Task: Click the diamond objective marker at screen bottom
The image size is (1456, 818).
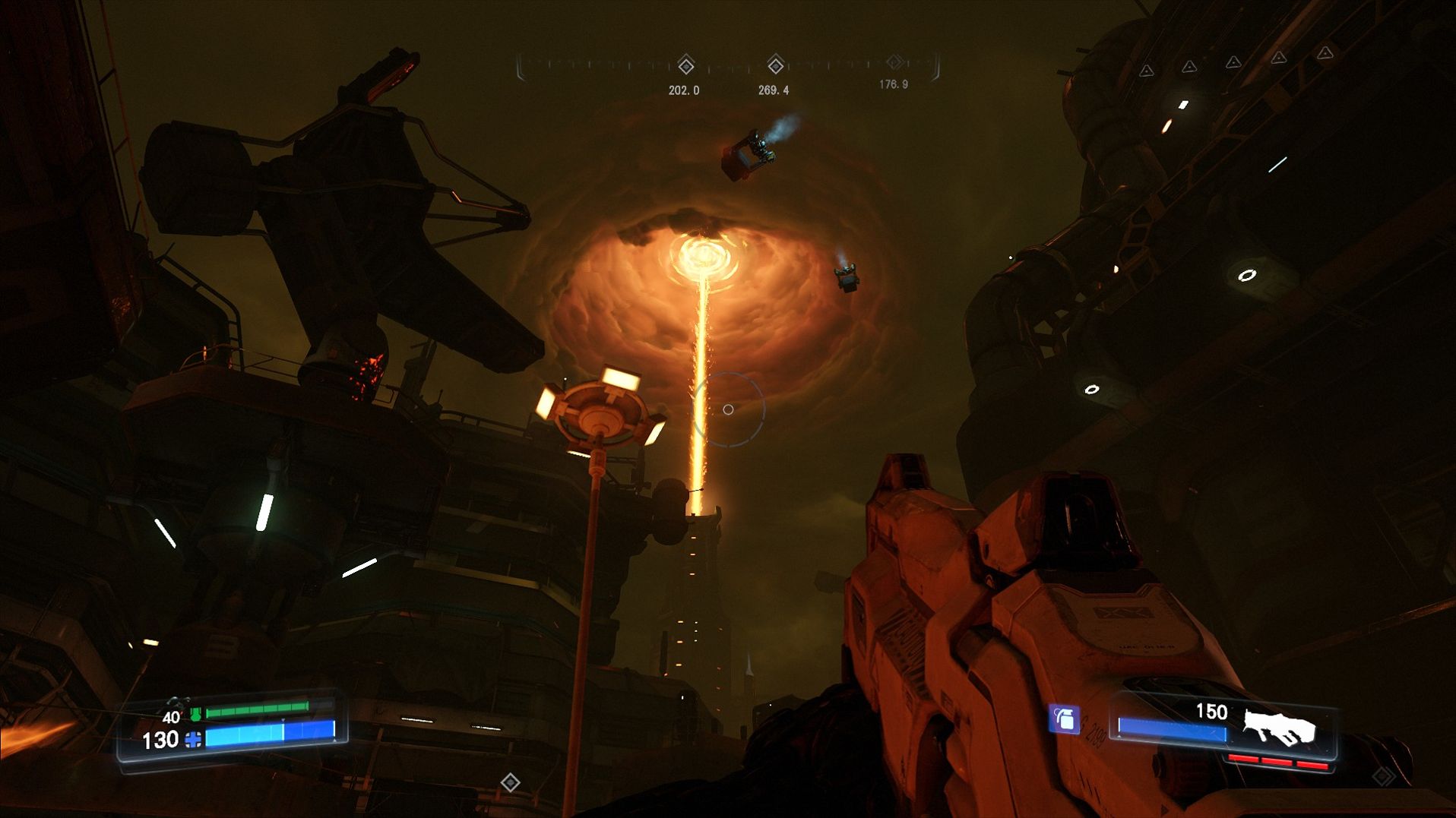Action: point(510,782)
